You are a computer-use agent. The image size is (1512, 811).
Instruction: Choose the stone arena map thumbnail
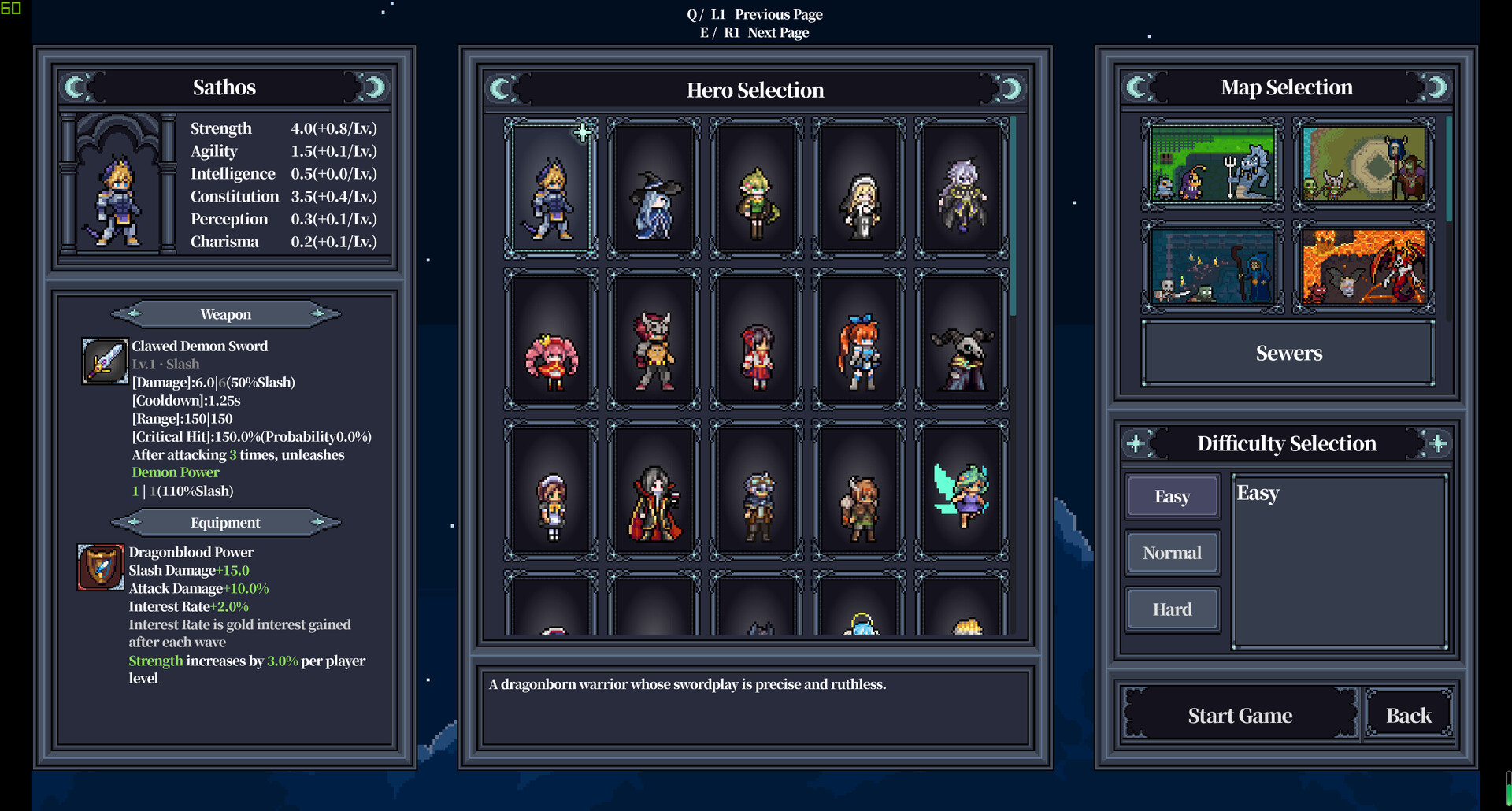pos(1363,164)
